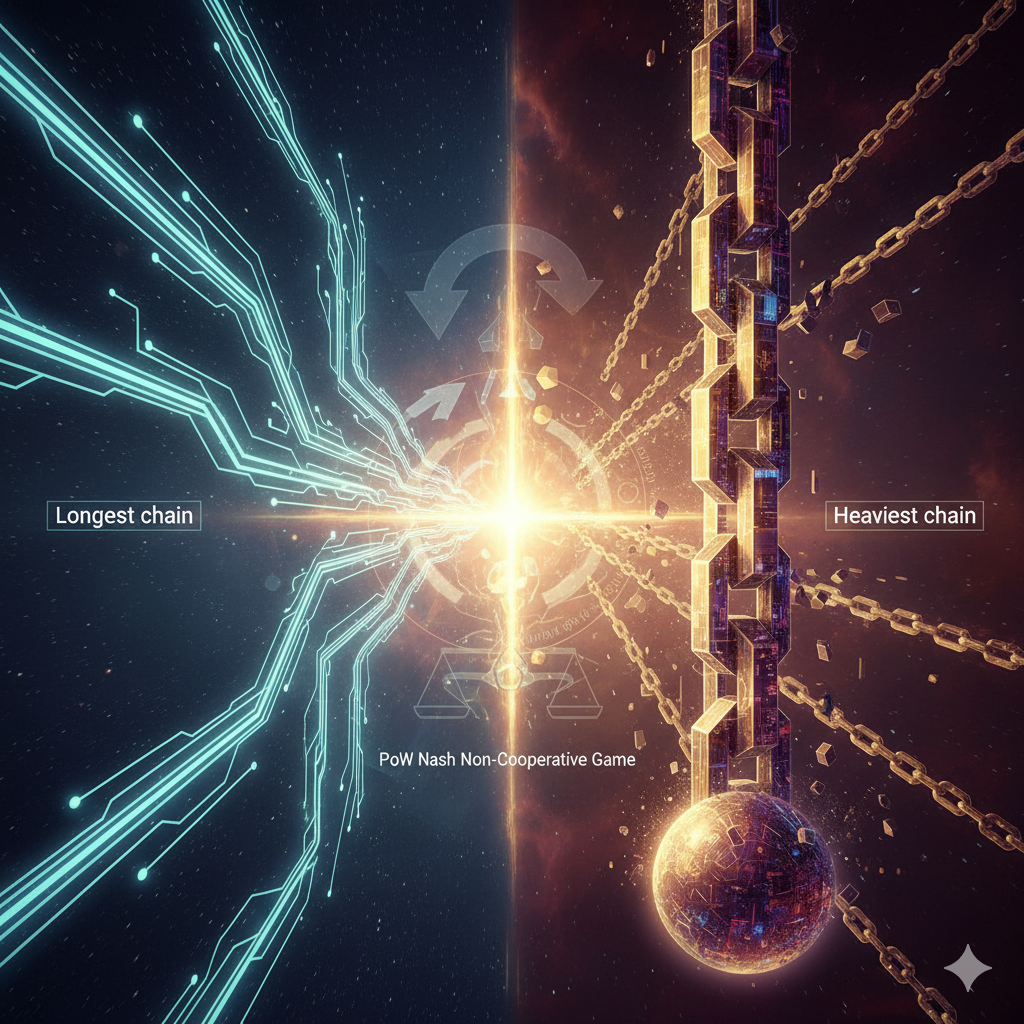
Task: Select the Longest chain label
Action: point(125,516)
